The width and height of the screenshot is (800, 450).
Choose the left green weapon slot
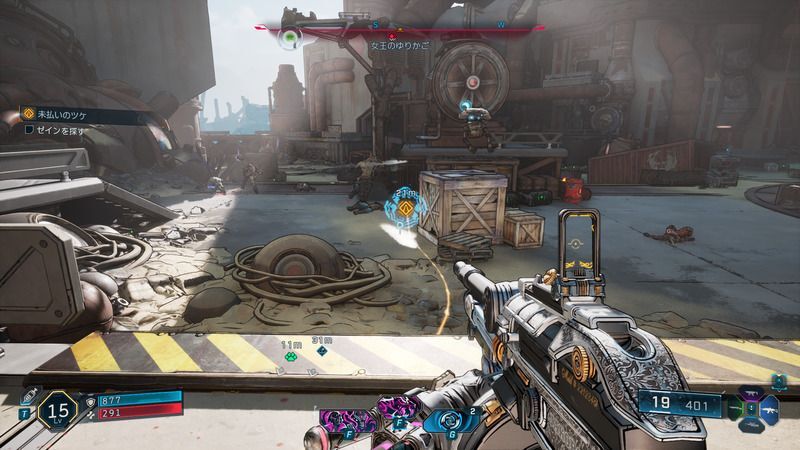(x=736, y=410)
